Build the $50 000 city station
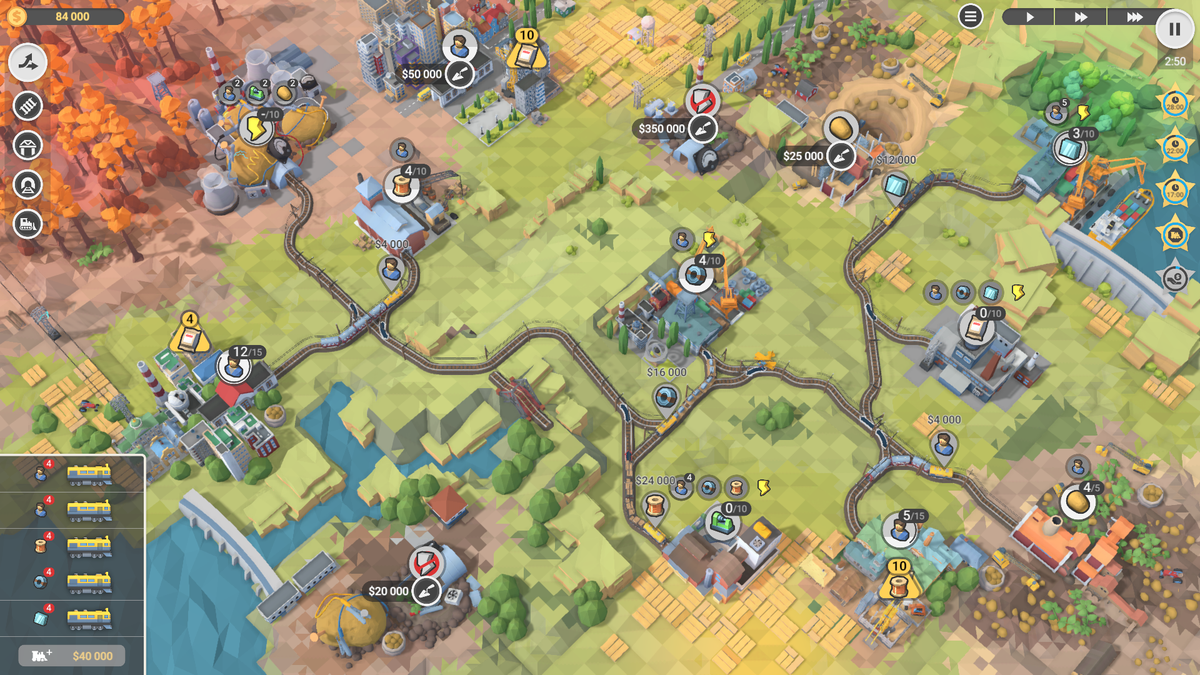 pyautogui.click(x=459, y=73)
